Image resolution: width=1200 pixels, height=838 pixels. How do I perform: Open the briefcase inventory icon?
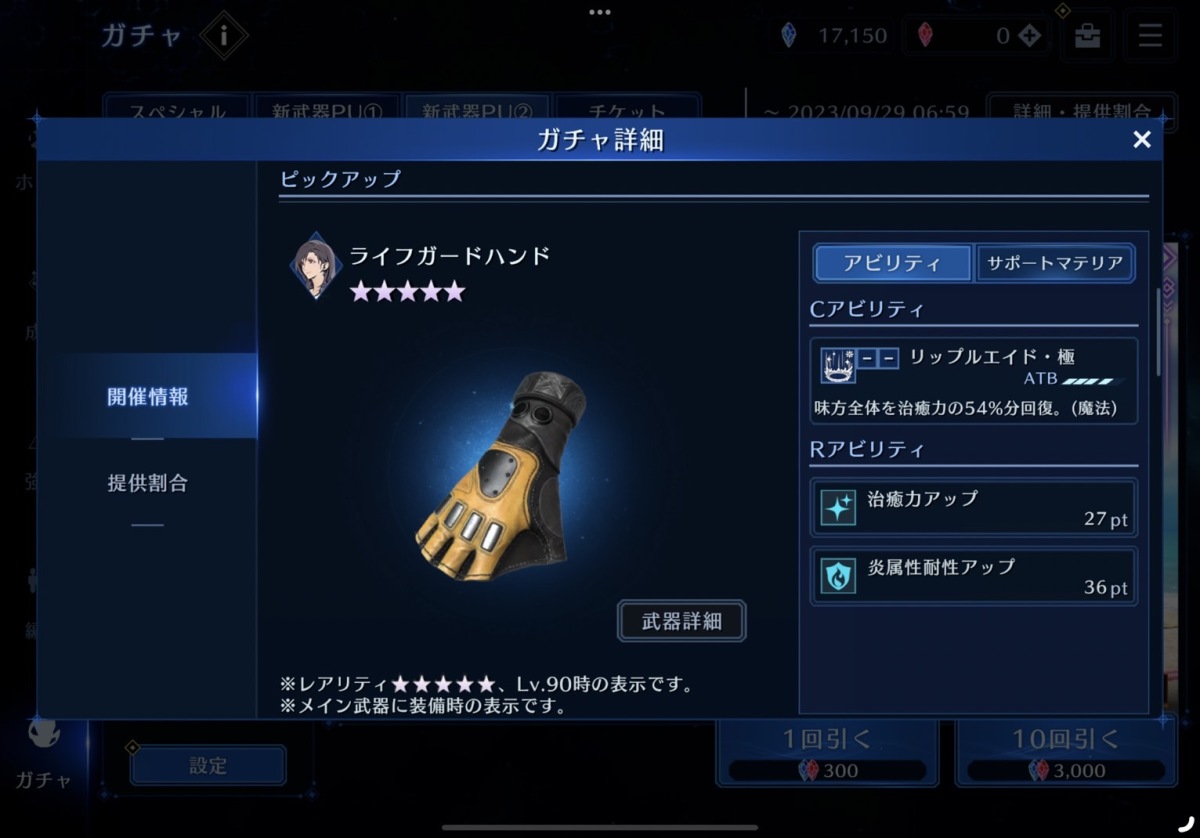(1087, 37)
